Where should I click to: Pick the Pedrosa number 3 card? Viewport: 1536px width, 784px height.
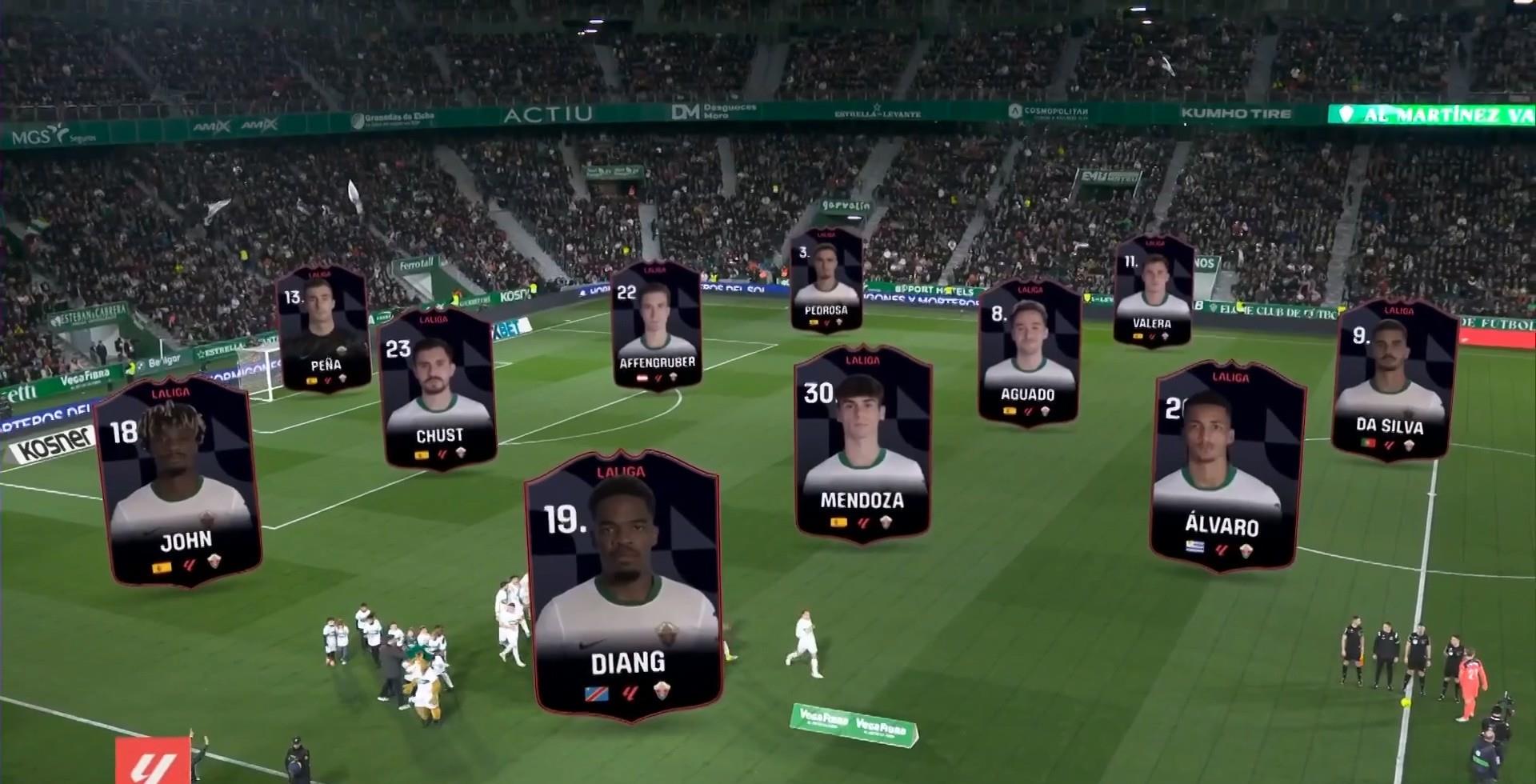[826, 280]
